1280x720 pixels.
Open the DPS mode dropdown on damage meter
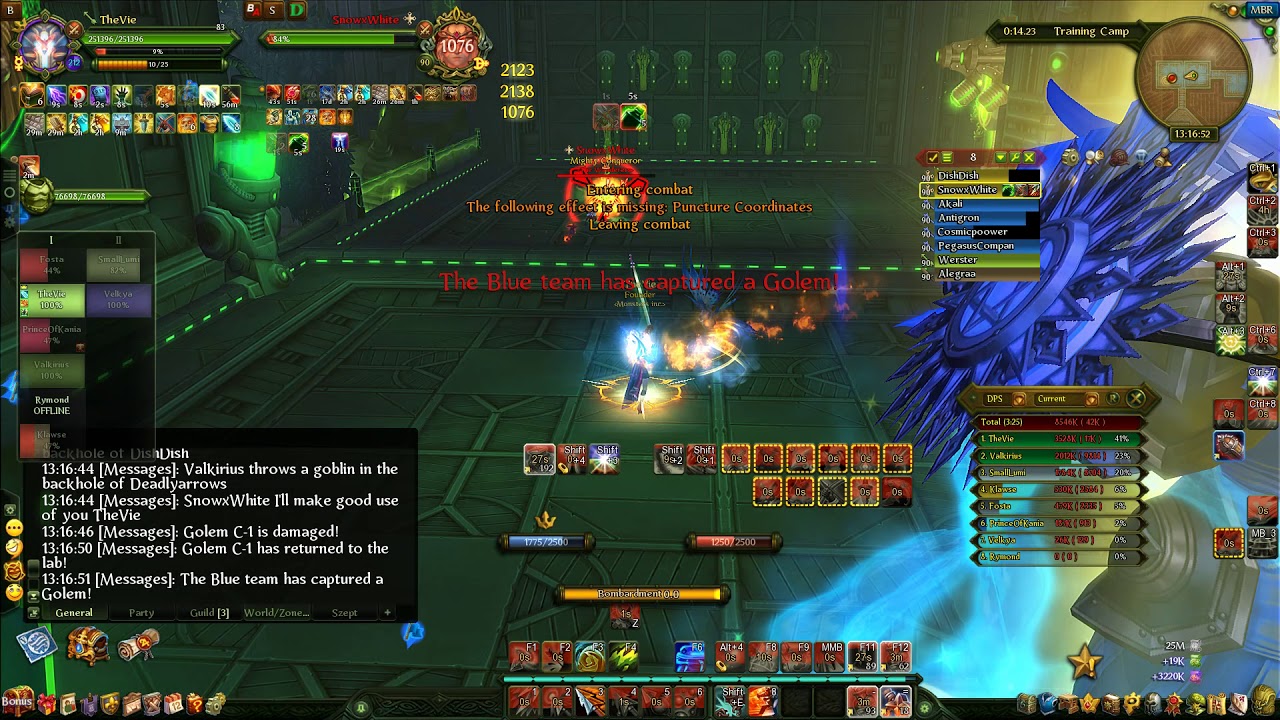click(995, 399)
